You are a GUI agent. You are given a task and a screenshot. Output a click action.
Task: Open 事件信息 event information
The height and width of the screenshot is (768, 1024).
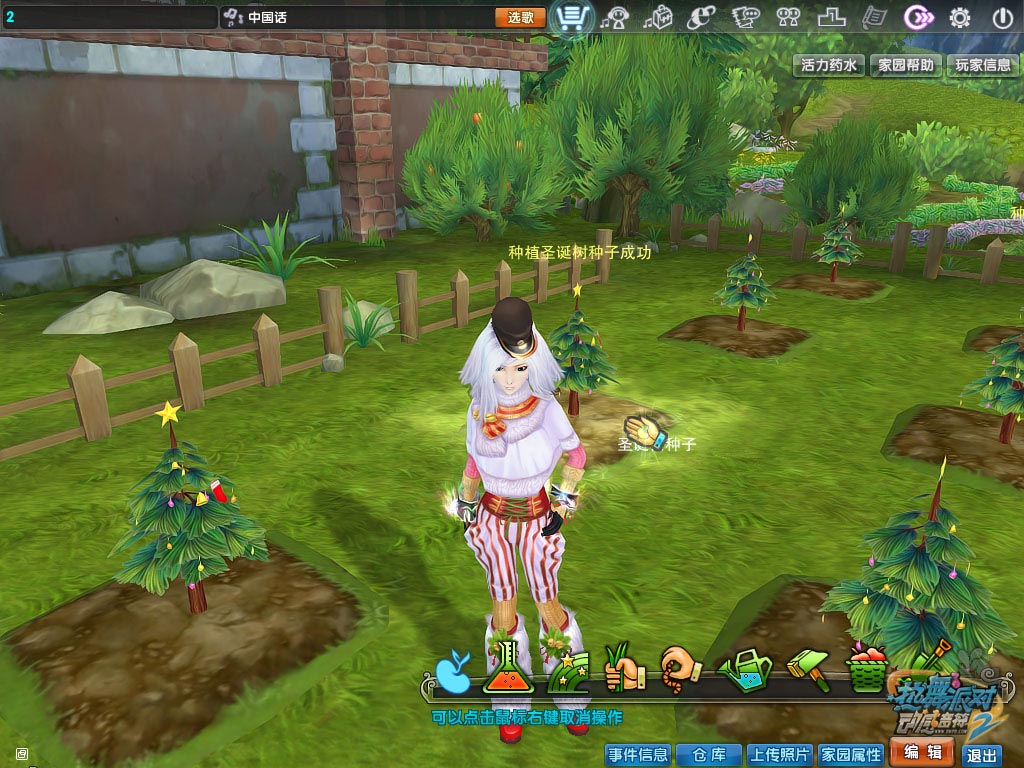(637, 755)
